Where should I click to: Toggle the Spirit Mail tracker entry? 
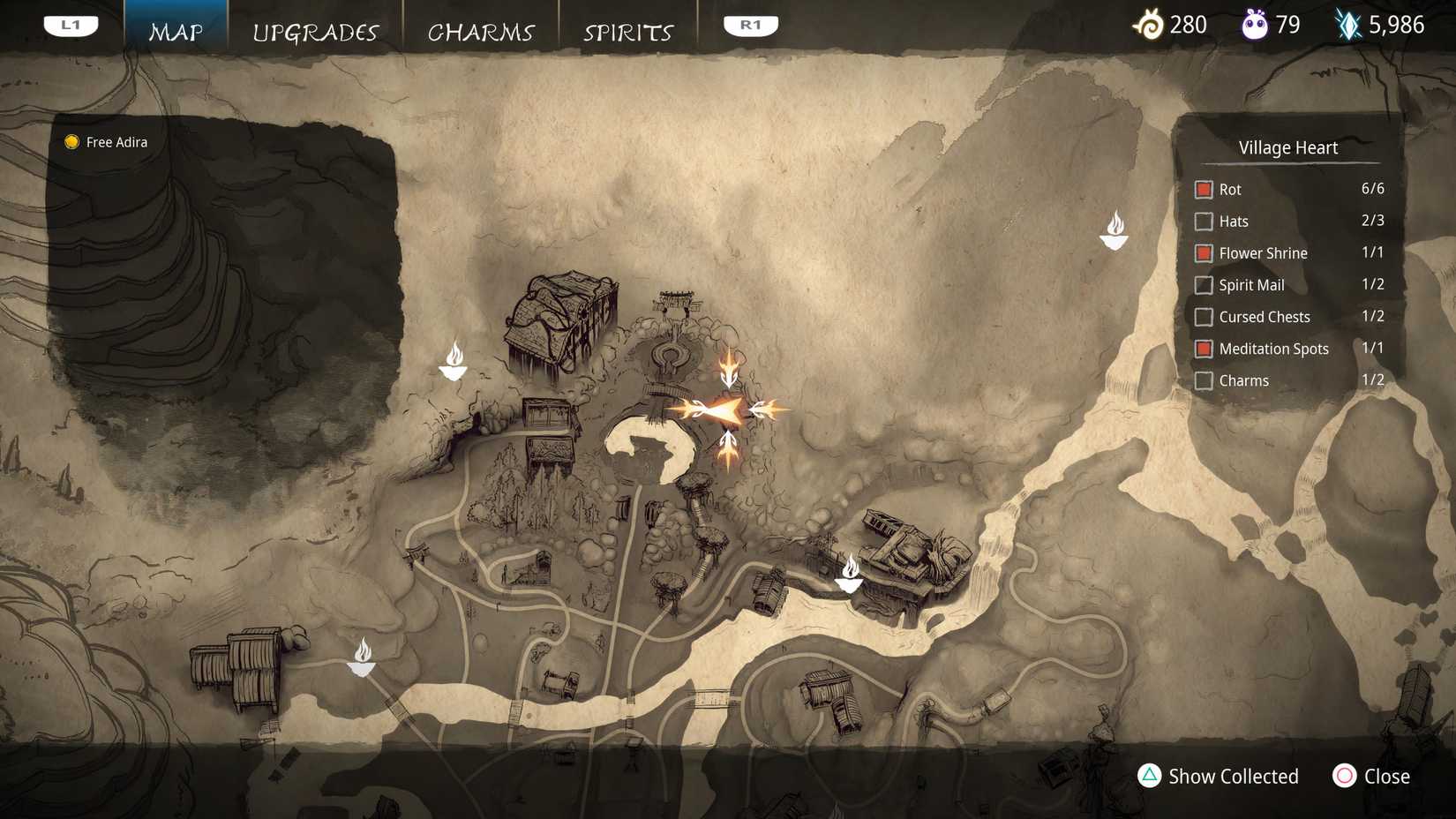coord(1204,285)
